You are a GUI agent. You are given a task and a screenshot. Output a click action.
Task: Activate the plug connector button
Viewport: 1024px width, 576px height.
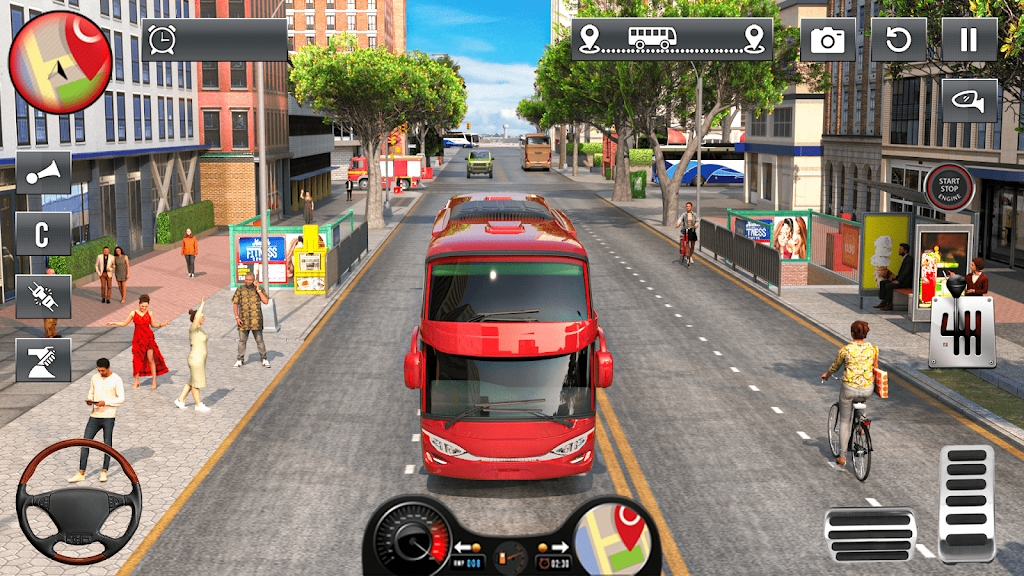point(43,297)
